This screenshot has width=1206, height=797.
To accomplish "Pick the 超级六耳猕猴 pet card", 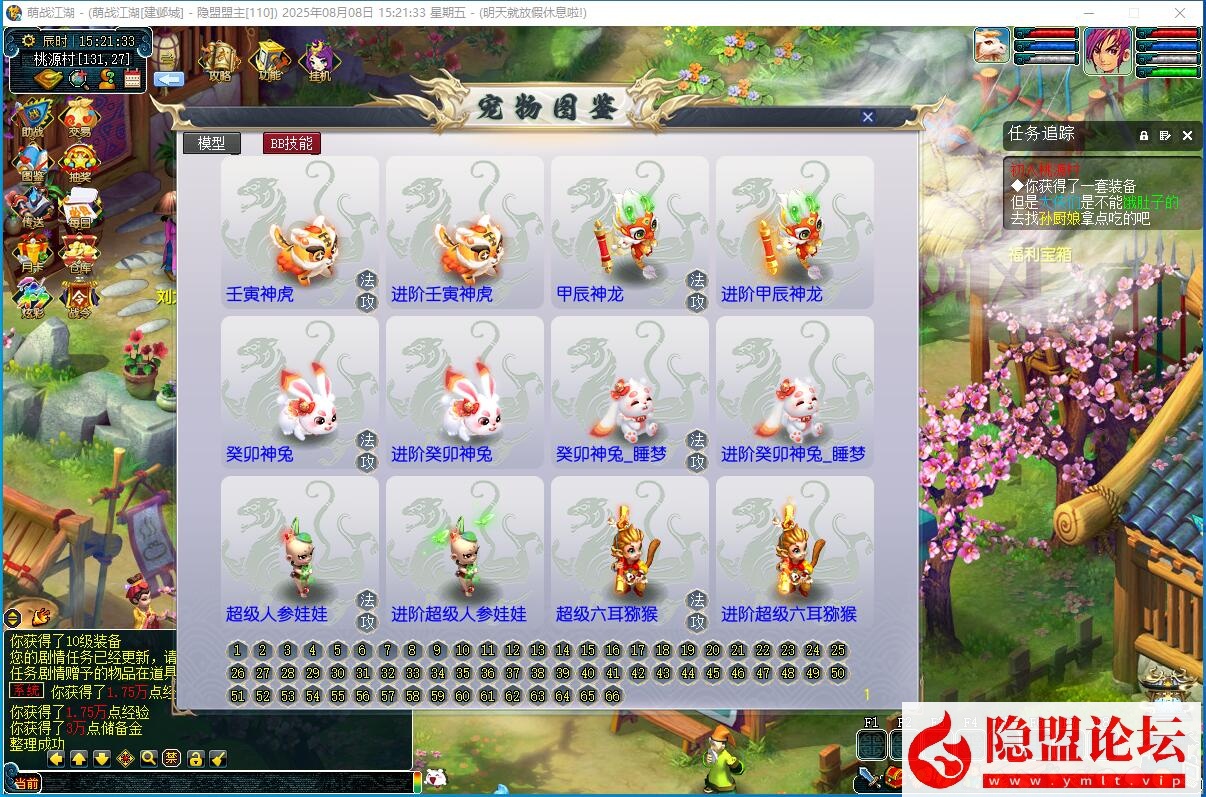I will 629,552.
